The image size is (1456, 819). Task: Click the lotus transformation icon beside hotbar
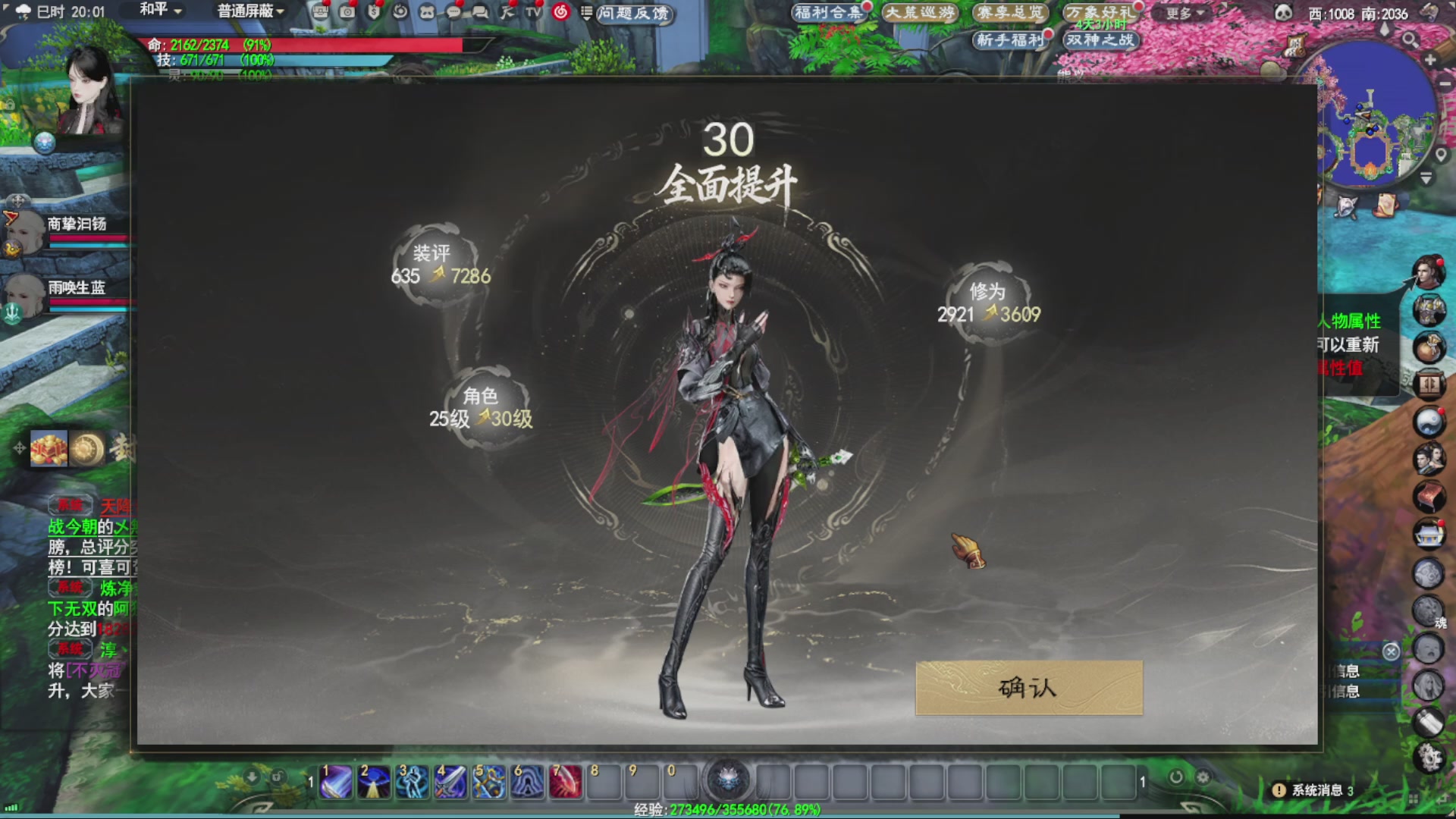click(x=730, y=780)
